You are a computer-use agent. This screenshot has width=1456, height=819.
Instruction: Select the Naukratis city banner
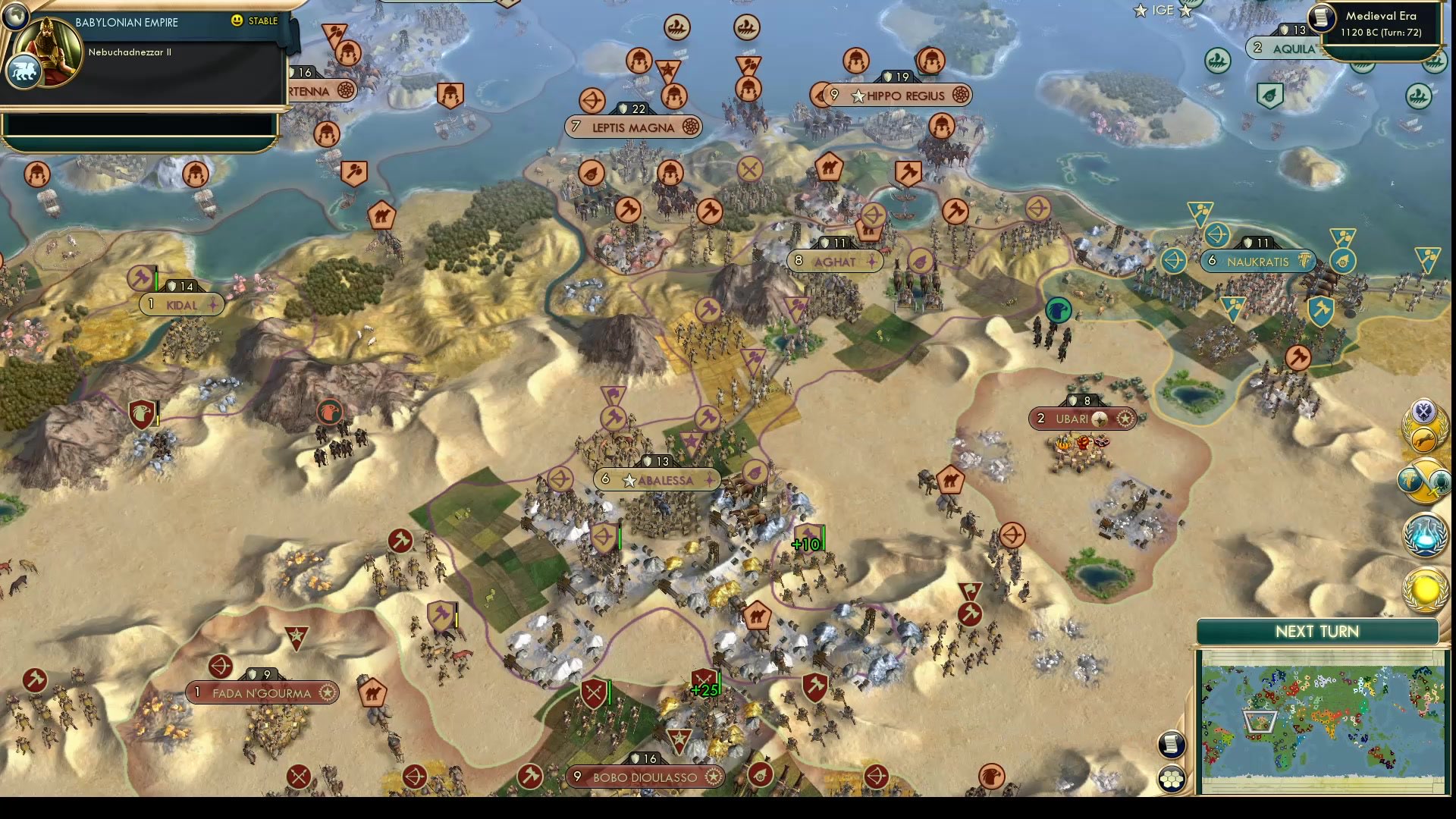pos(1257,261)
